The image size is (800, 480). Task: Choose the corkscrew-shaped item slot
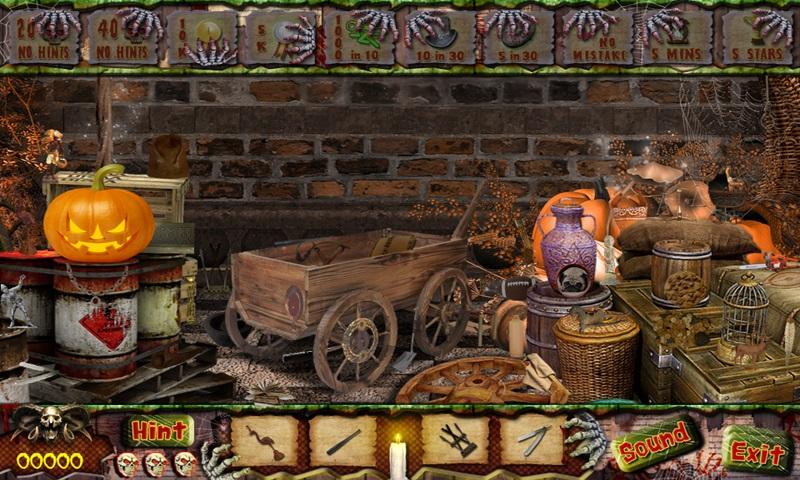[x=264, y=440]
